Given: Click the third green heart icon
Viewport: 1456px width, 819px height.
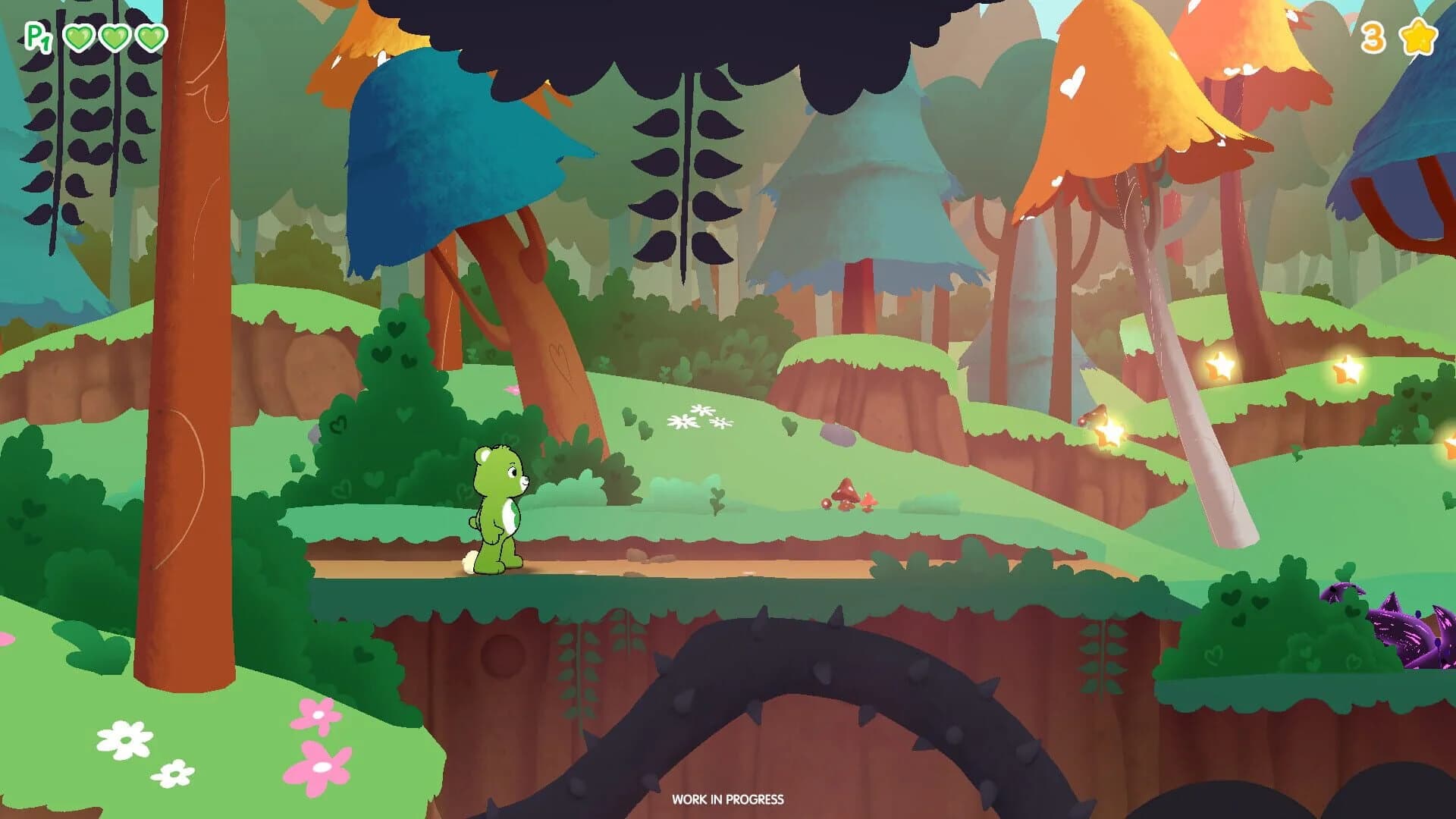Looking at the screenshot, I should point(149,36).
